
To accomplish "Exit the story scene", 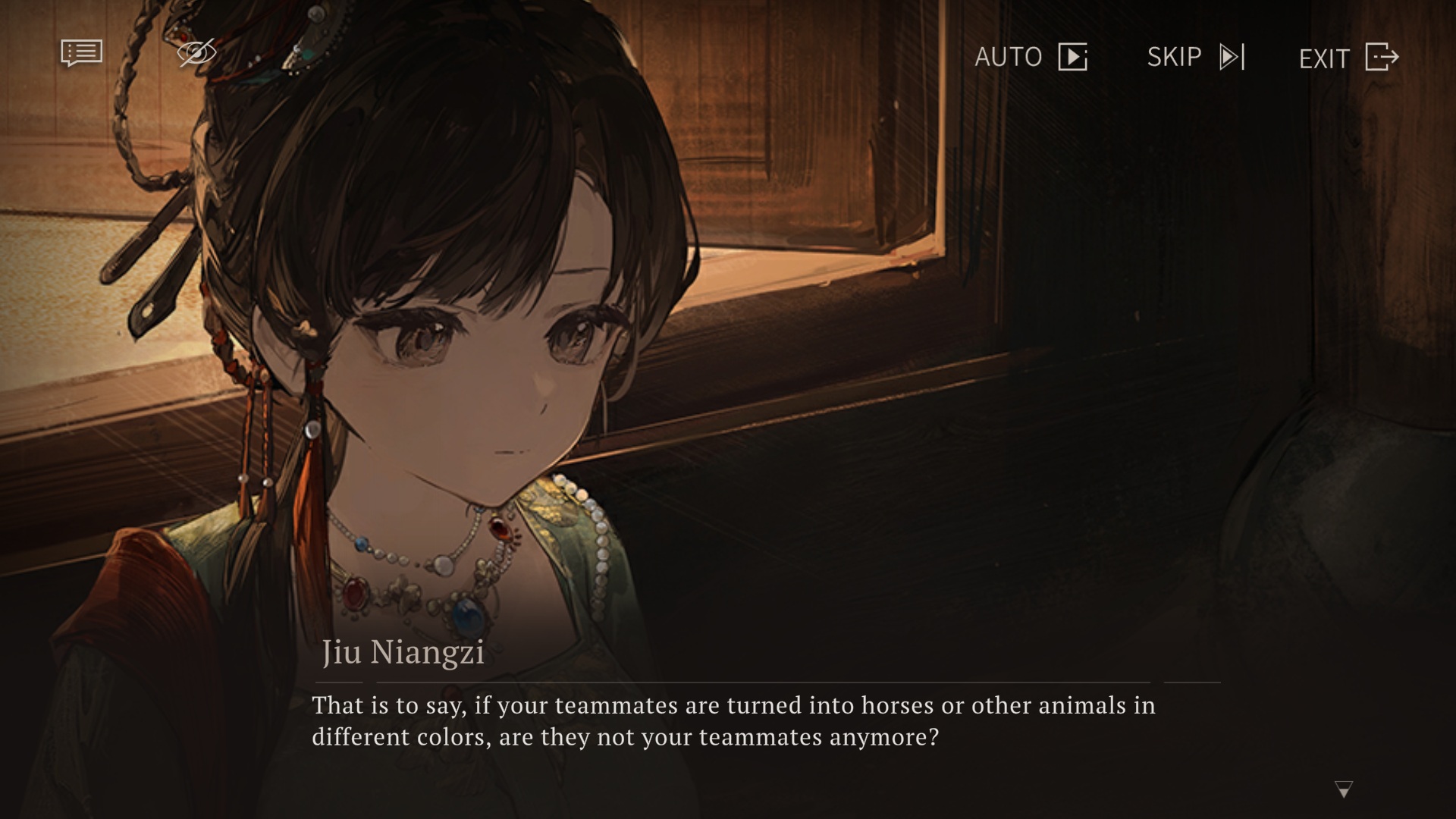I will [x=1348, y=58].
